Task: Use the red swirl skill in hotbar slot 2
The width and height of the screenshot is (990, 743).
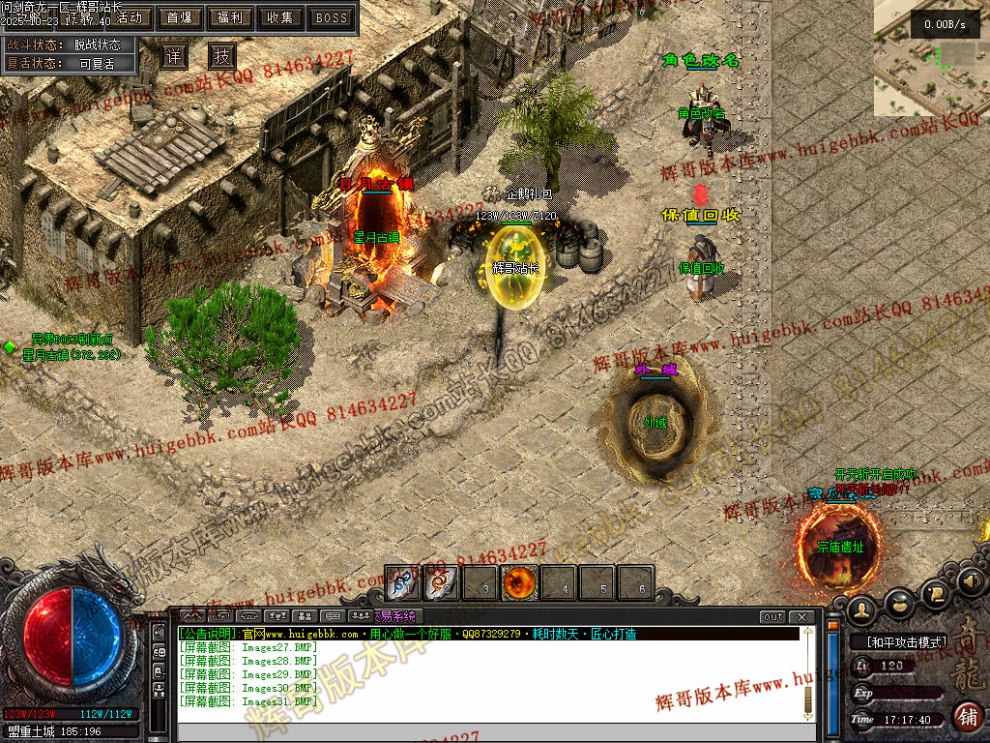Action: pyautogui.click(x=441, y=583)
